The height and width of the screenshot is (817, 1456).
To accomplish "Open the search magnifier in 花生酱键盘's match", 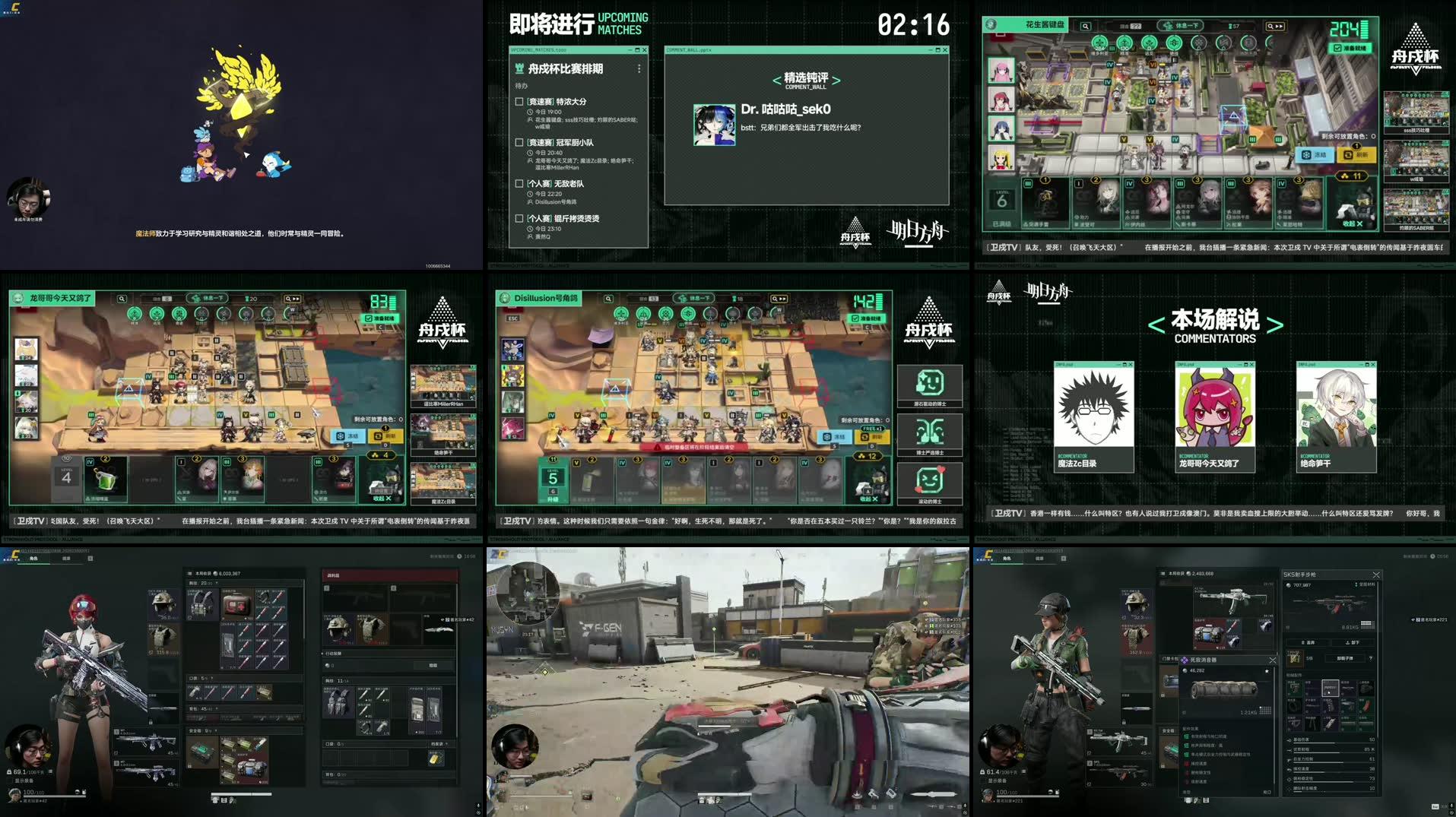I will click(1084, 26).
